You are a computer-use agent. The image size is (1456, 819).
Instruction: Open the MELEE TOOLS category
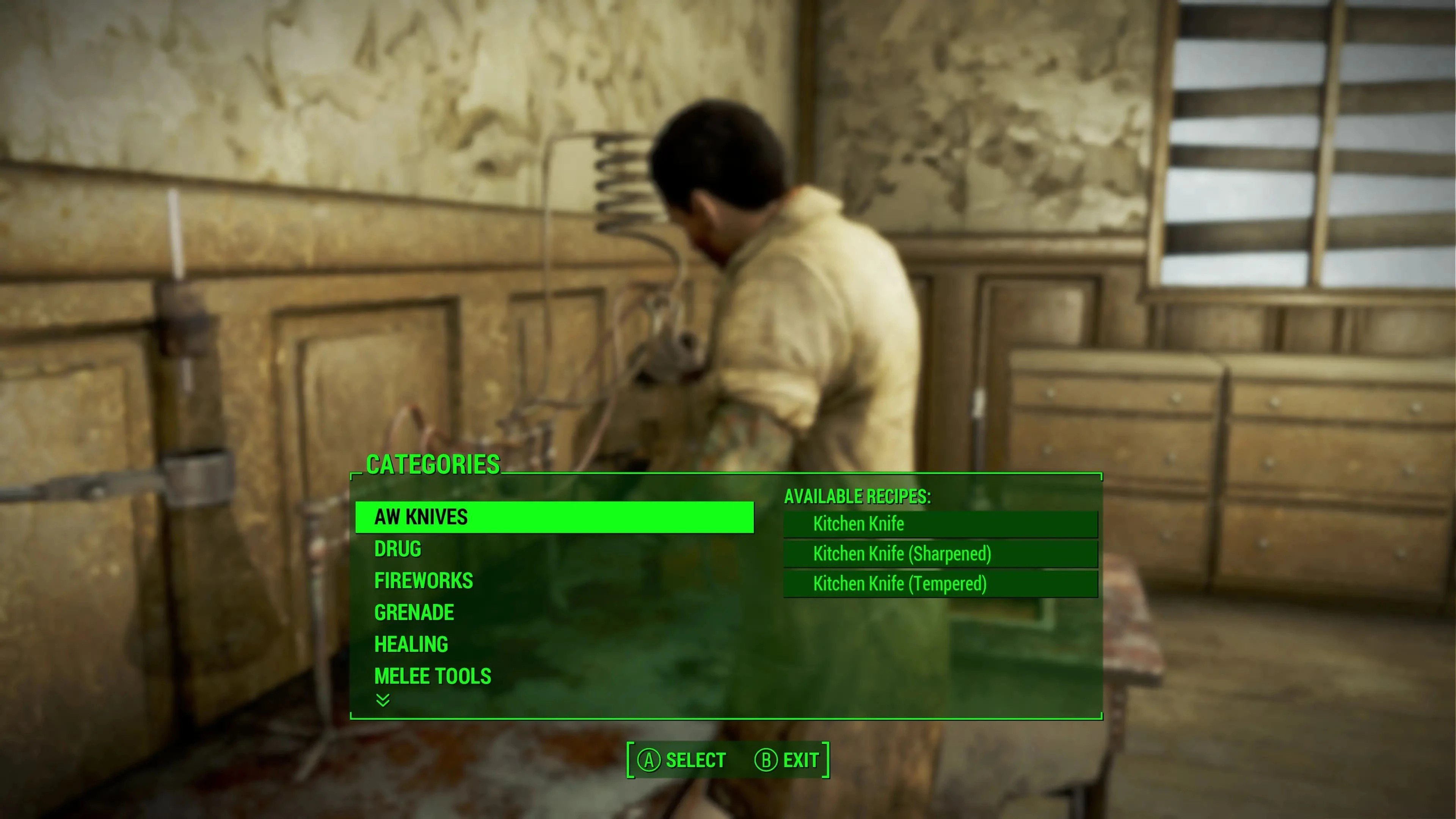pyautogui.click(x=432, y=676)
